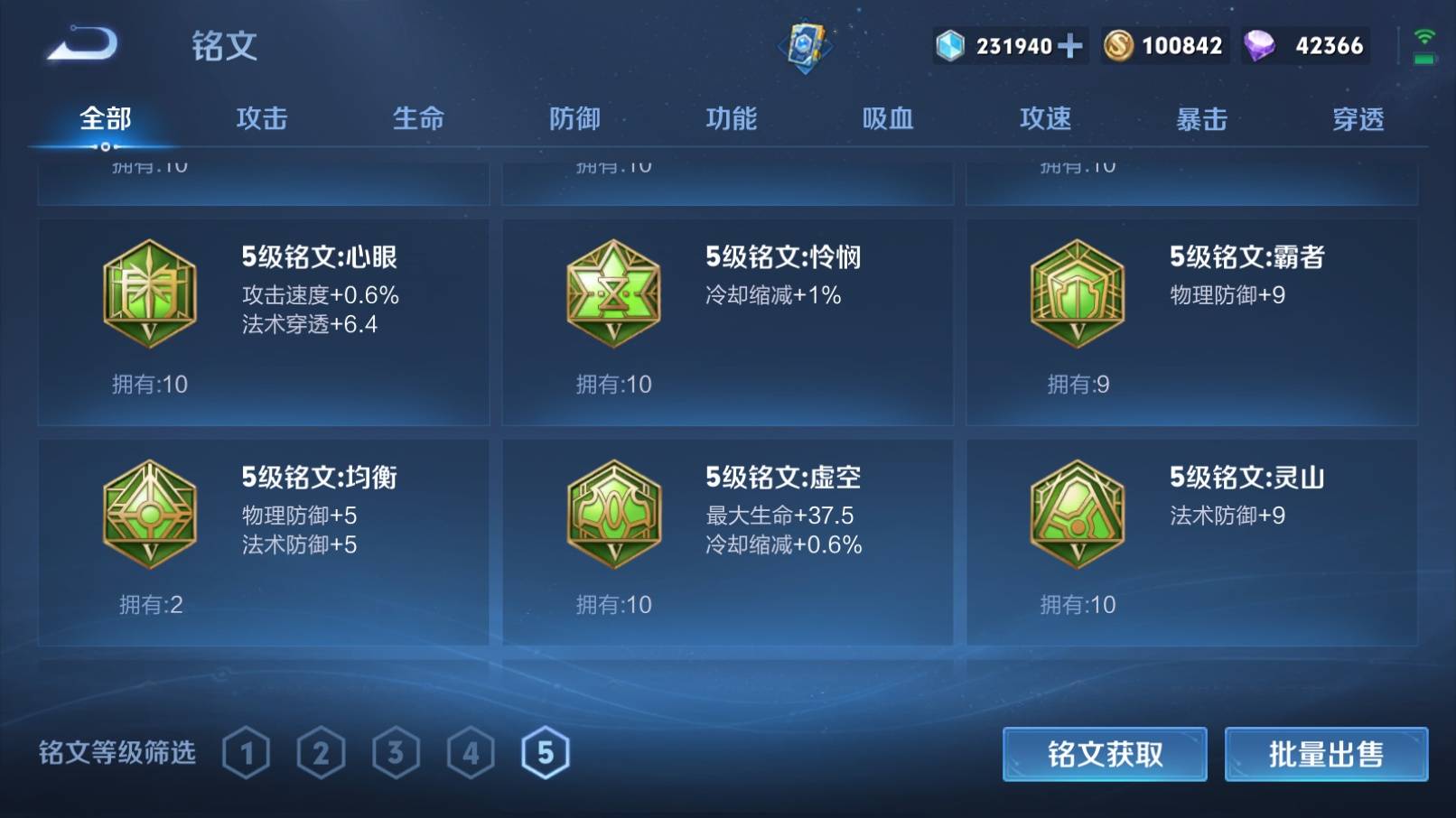Click the 灵山 rune emblem icon
The width and height of the screenshot is (1456, 818).
pyautogui.click(x=1078, y=513)
